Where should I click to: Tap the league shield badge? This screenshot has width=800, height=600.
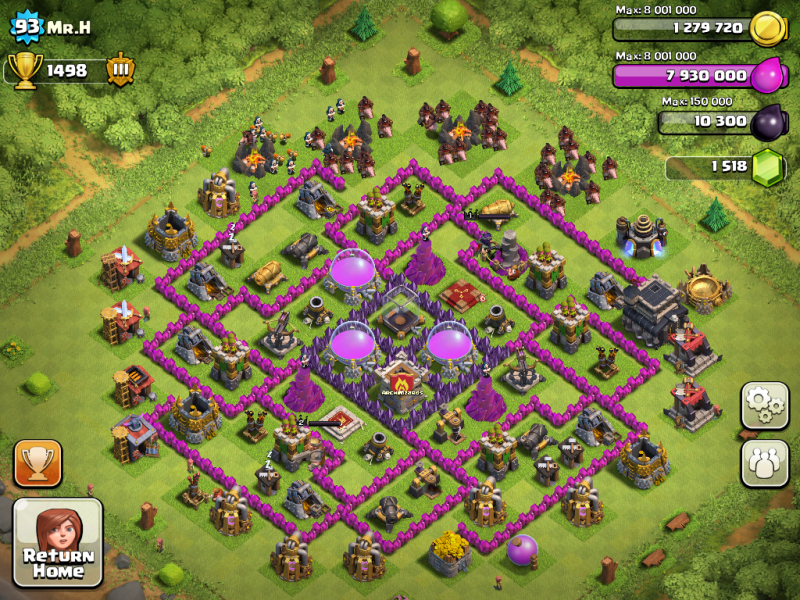pyautogui.click(x=120, y=71)
